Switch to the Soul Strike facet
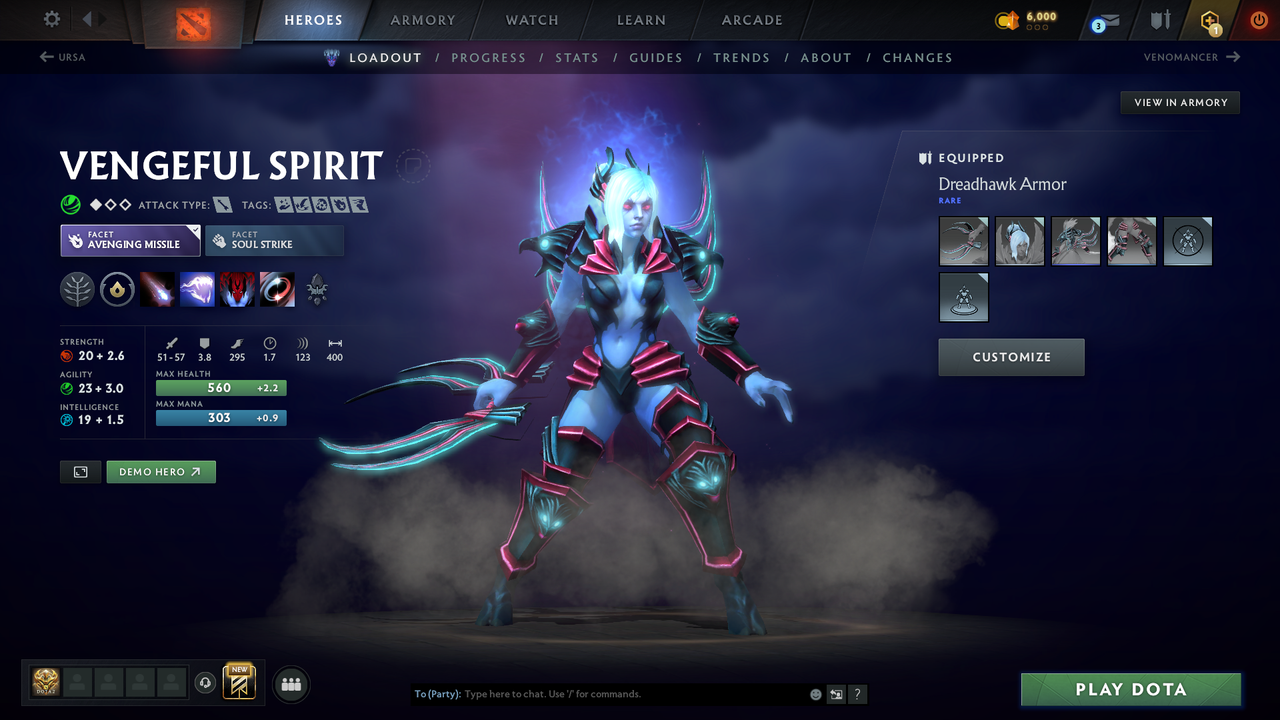The image size is (1280, 720). coord(275,240)
